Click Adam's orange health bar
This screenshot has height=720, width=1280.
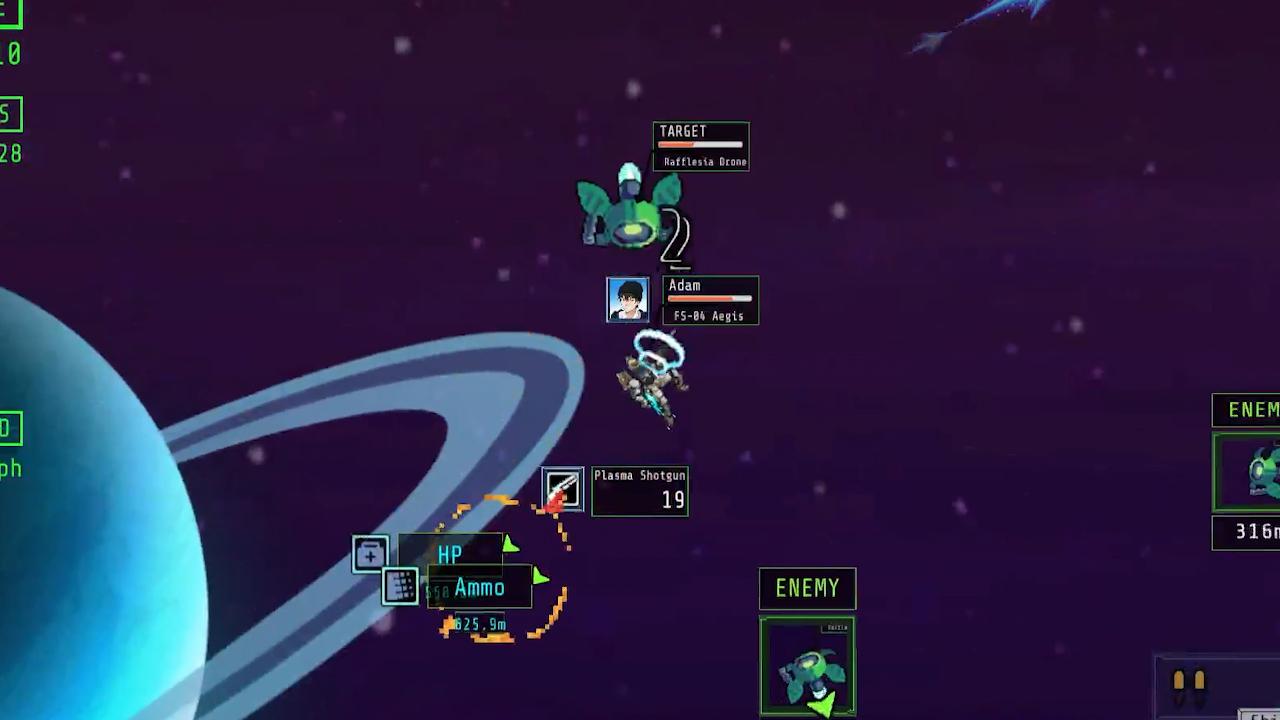click(x=710, y=300)
